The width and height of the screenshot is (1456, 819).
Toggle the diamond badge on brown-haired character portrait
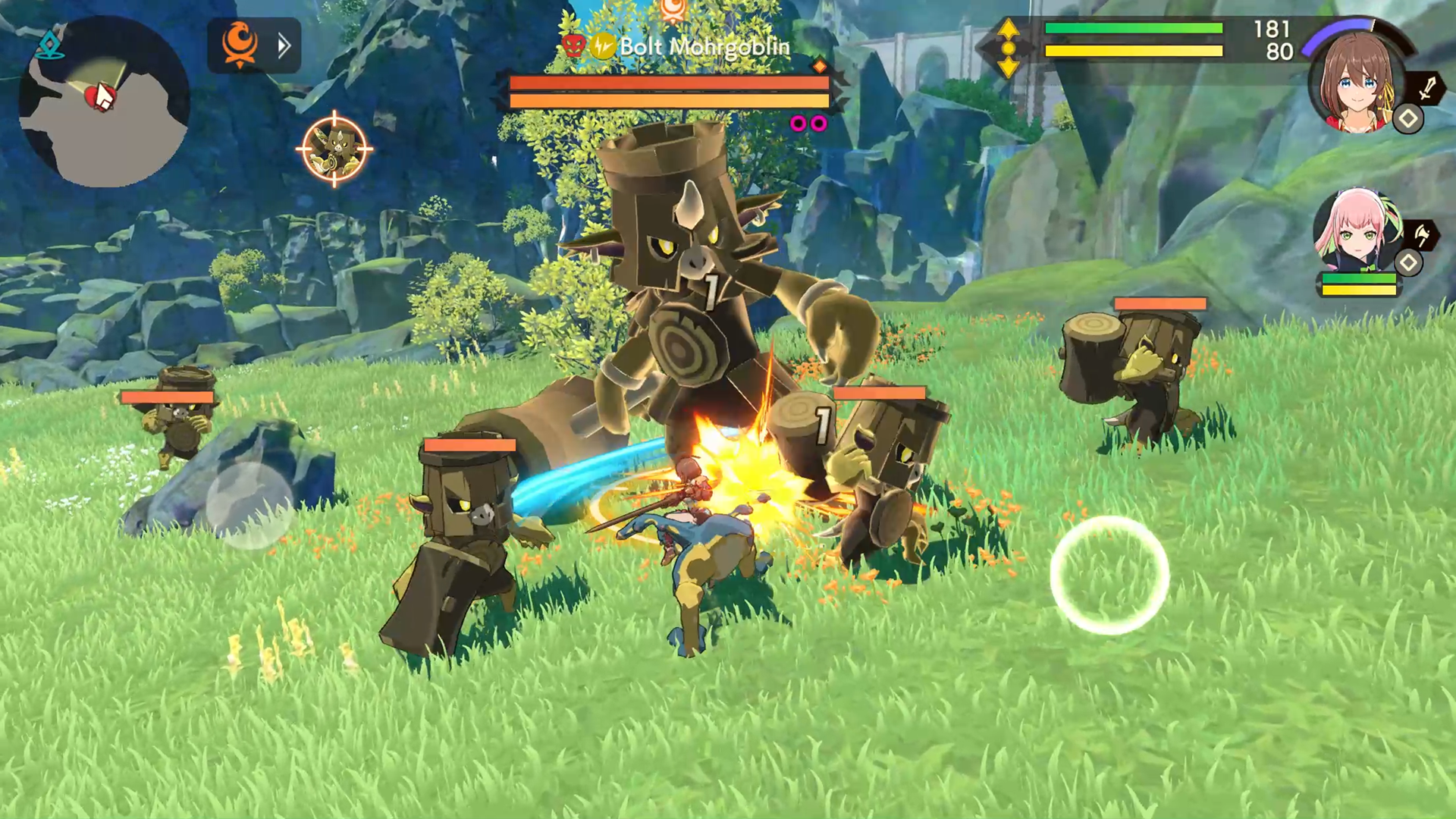tap(1407, 119)
